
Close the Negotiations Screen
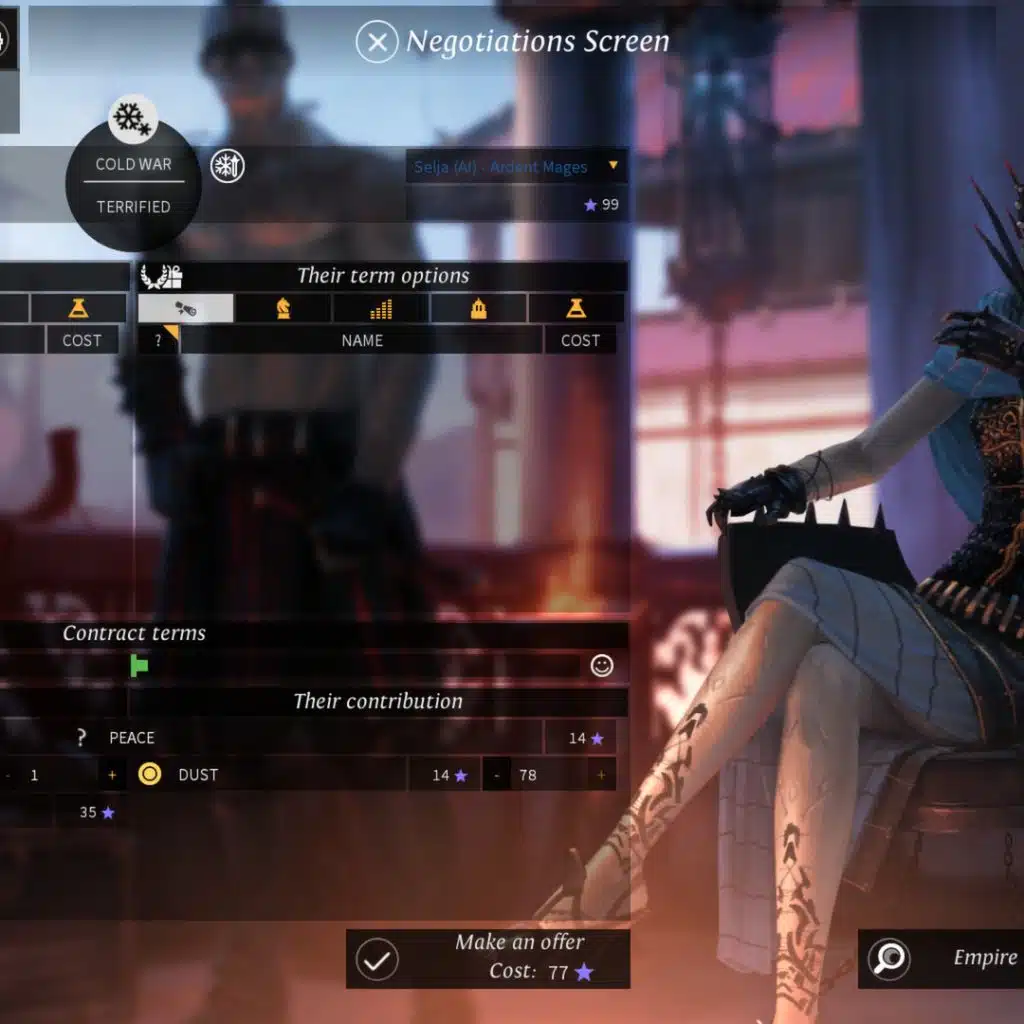377,42
